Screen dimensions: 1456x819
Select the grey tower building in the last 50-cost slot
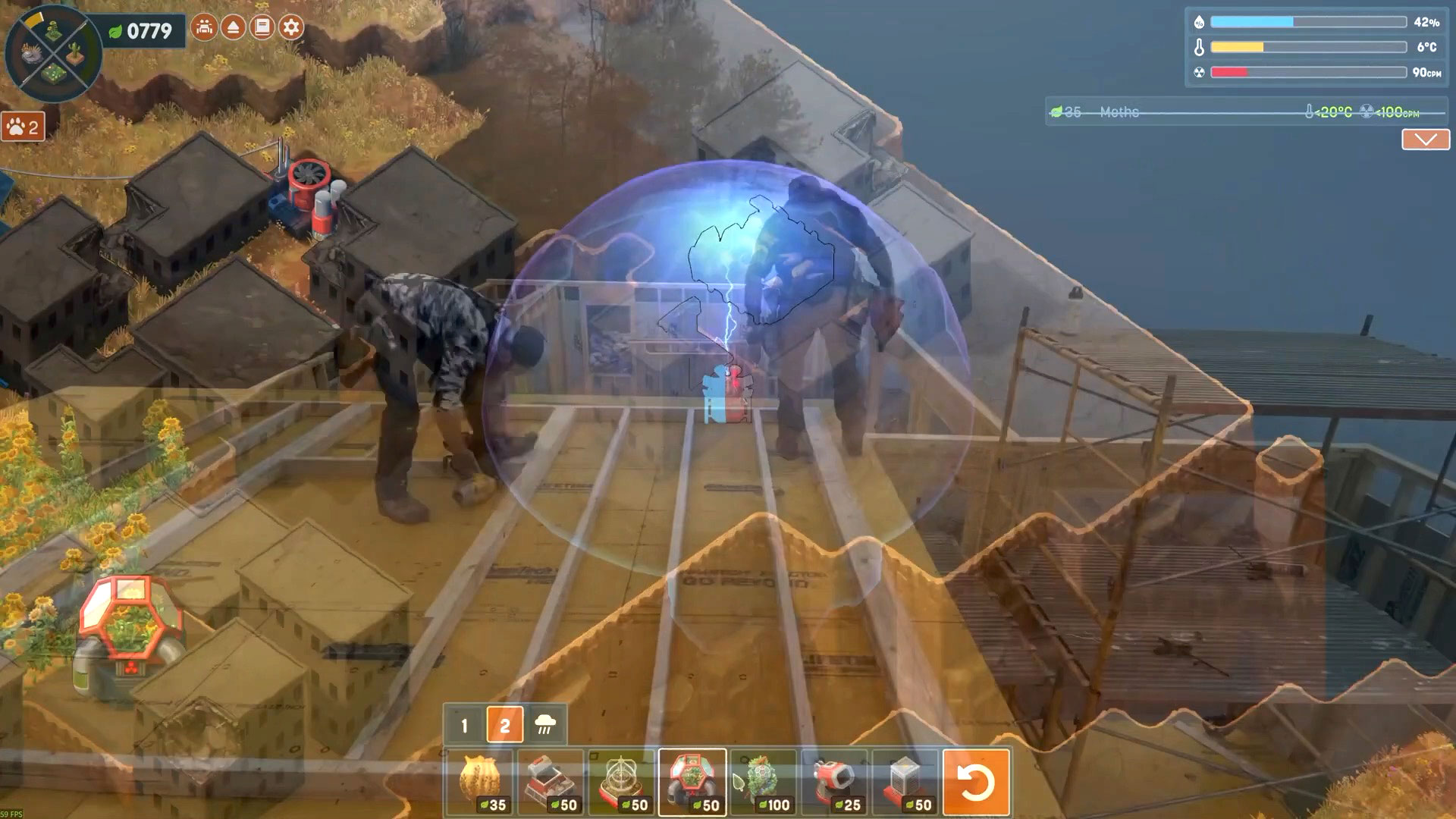coord(905,782)
